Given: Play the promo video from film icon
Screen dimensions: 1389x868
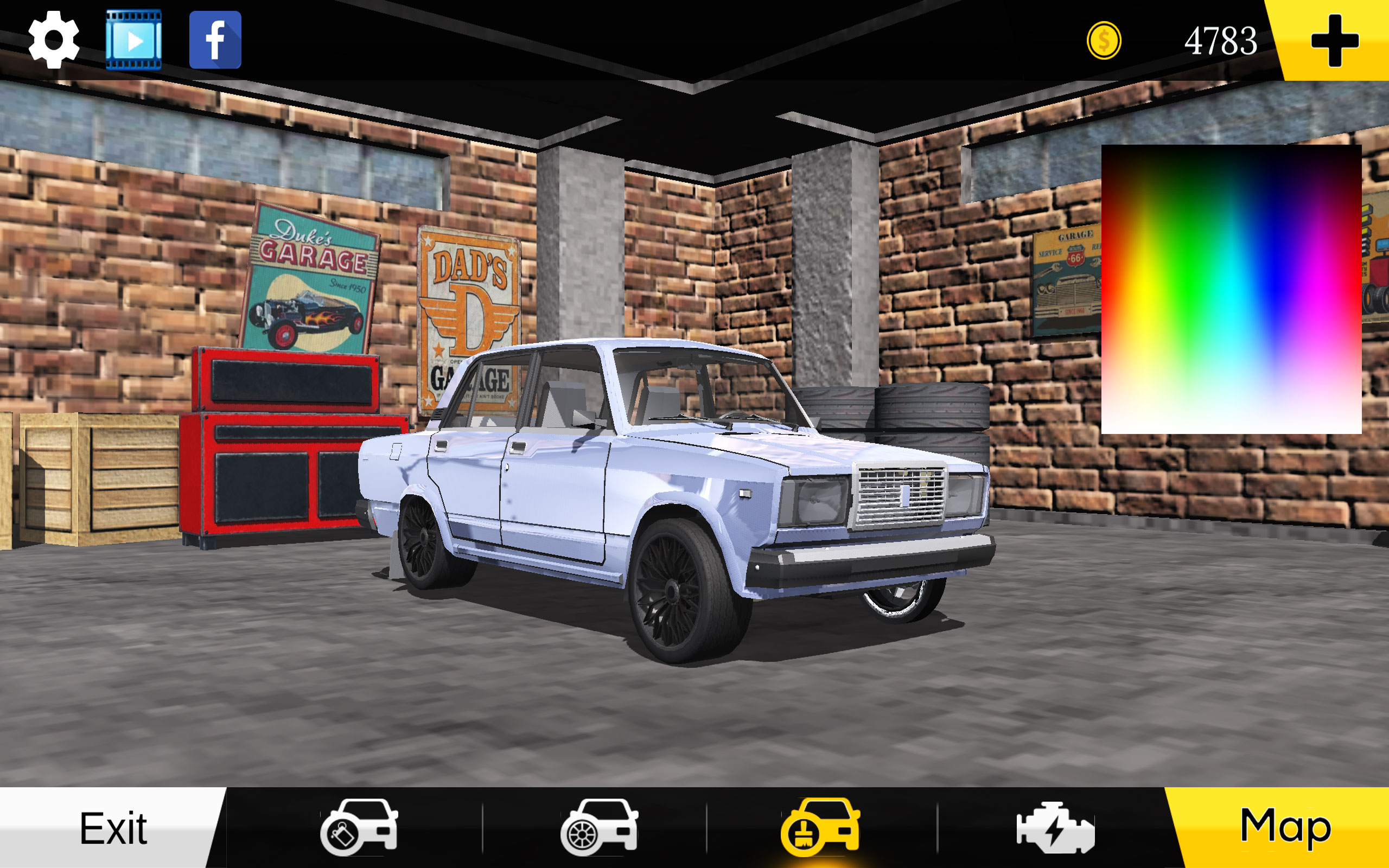Looking at the screenshot, I should point(133,40).
